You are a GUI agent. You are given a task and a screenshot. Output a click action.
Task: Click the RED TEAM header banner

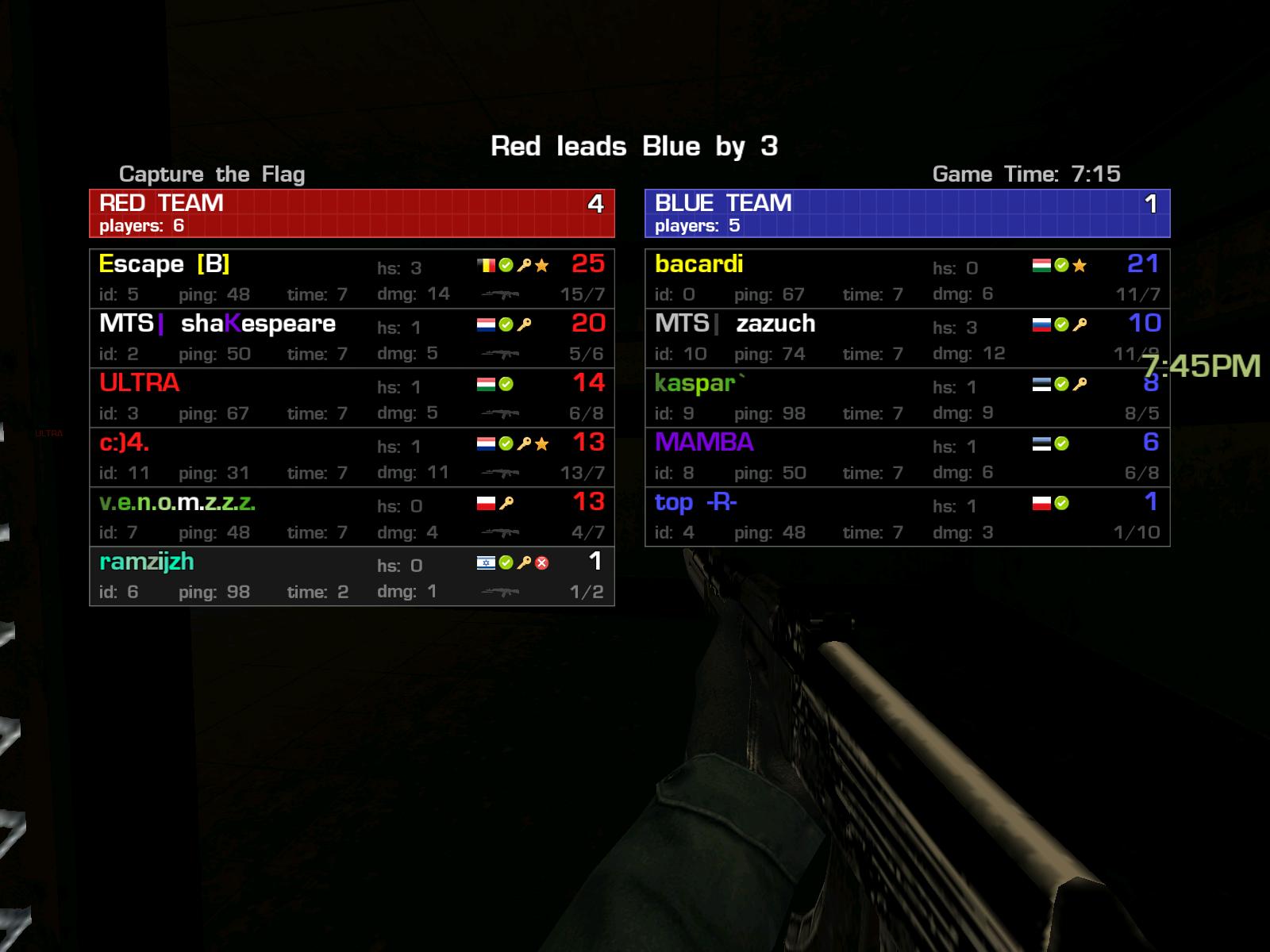click(352, 213)
